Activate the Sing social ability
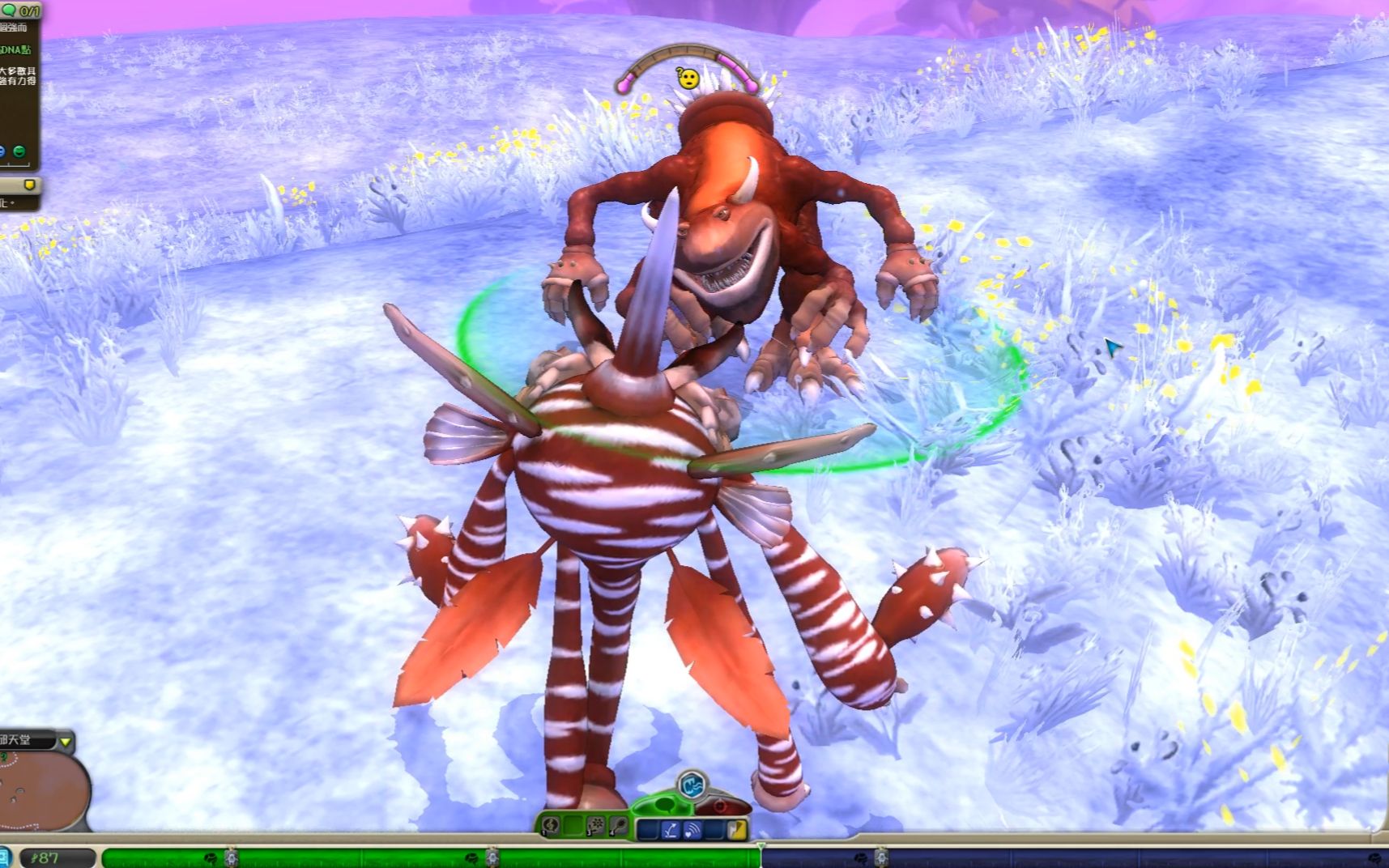The height and width of the screenshot is (868, 1389). pyautogui.click(x=552, y=827)
